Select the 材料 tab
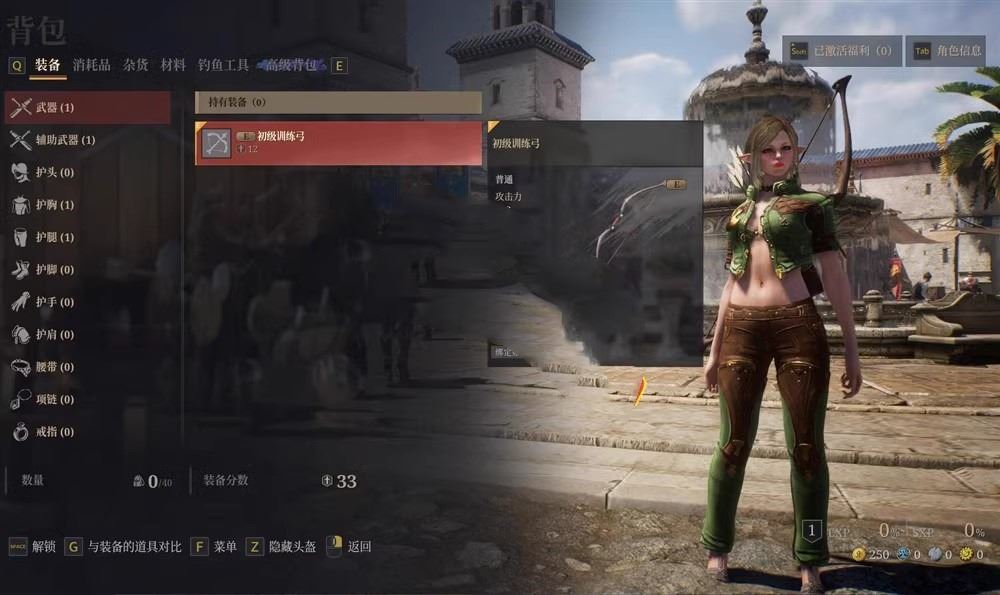The height and width of the screenshot is (595, 1000). click(173, 65)
